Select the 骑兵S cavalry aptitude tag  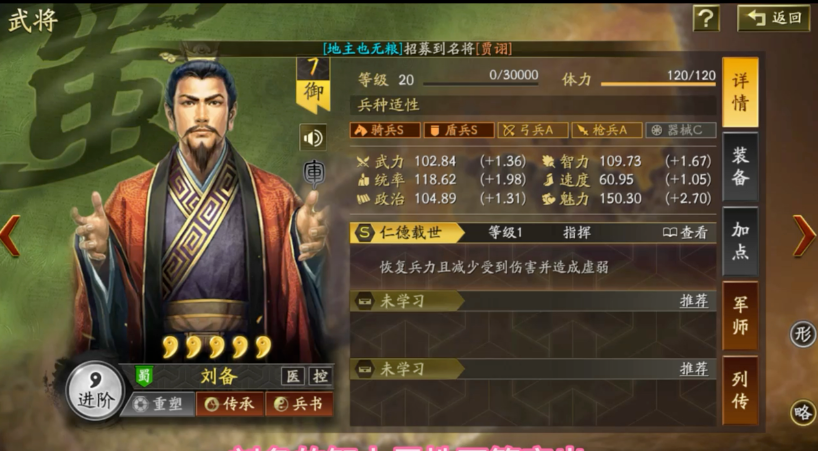click(x=384, y=130)
